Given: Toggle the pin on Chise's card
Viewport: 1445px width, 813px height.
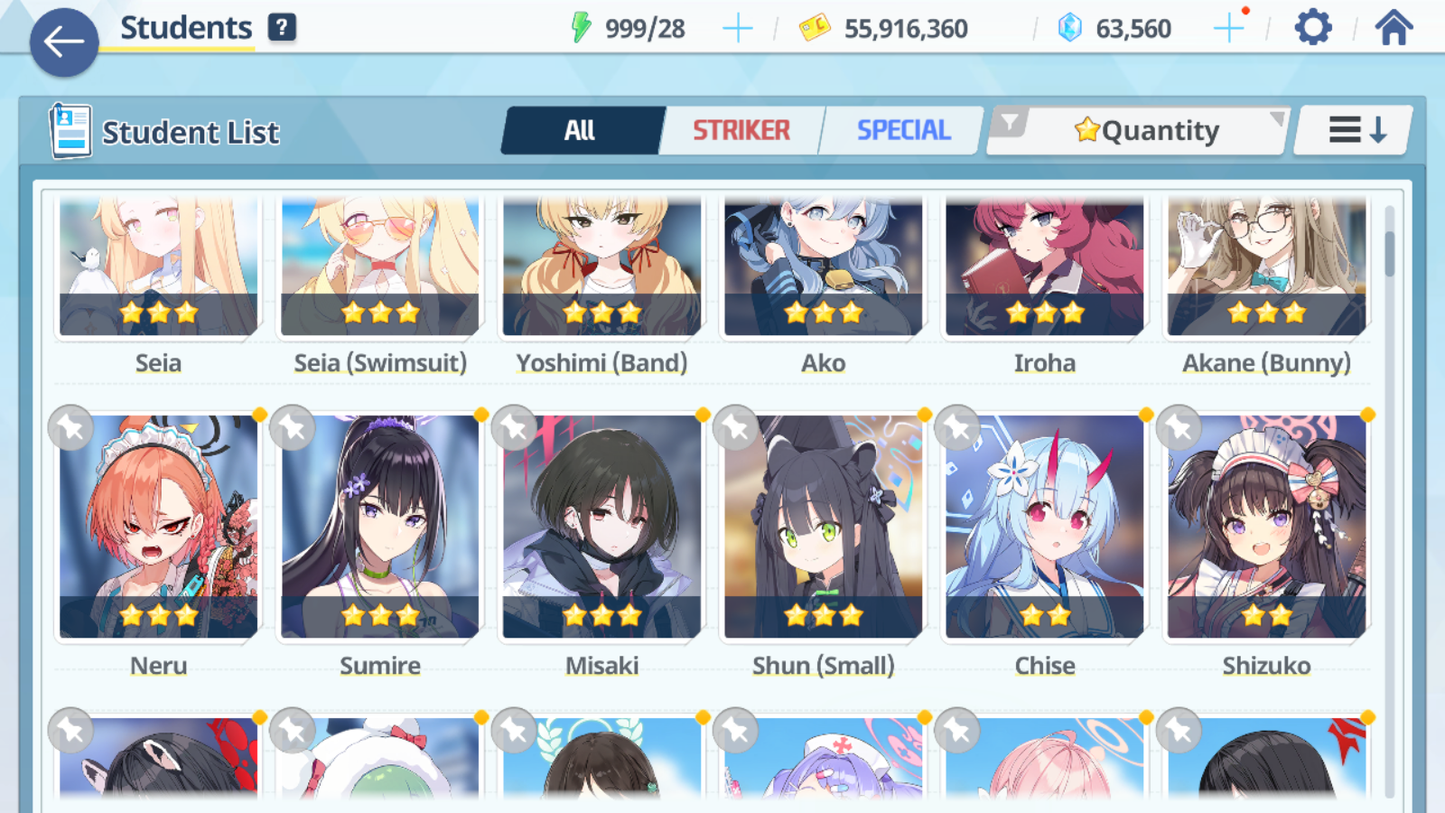Looking at the screenshot, I should [x=957, y=428].
